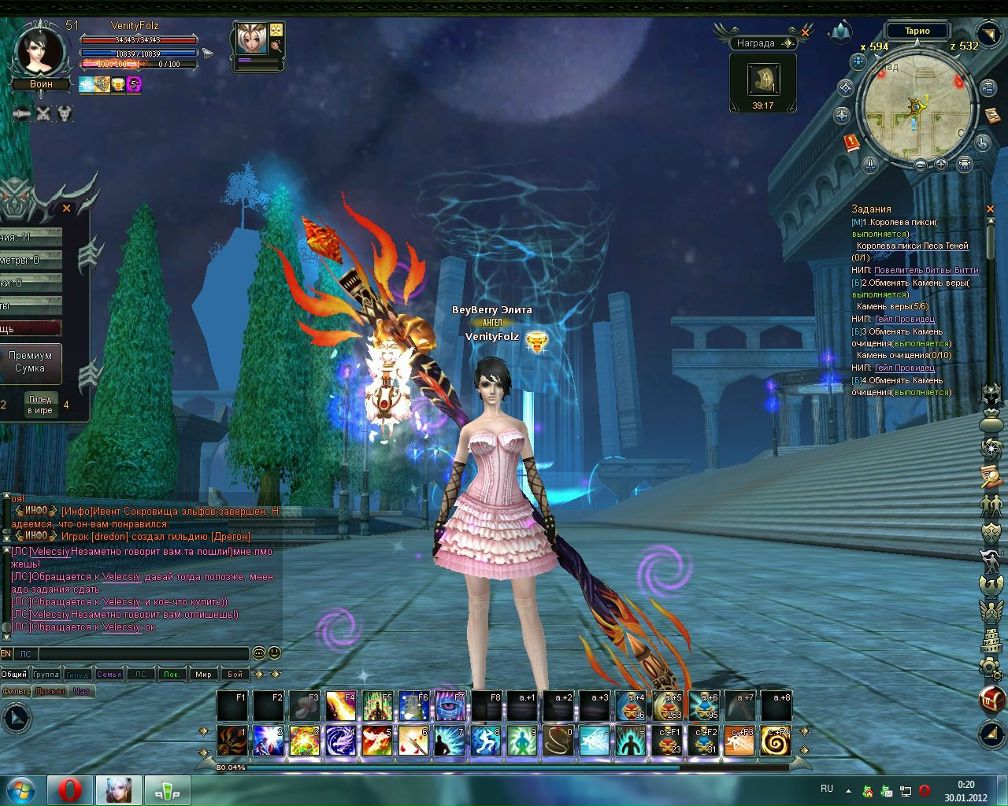Open the Королева пикси Леса Теней quest link

click(x=912, y=246)
